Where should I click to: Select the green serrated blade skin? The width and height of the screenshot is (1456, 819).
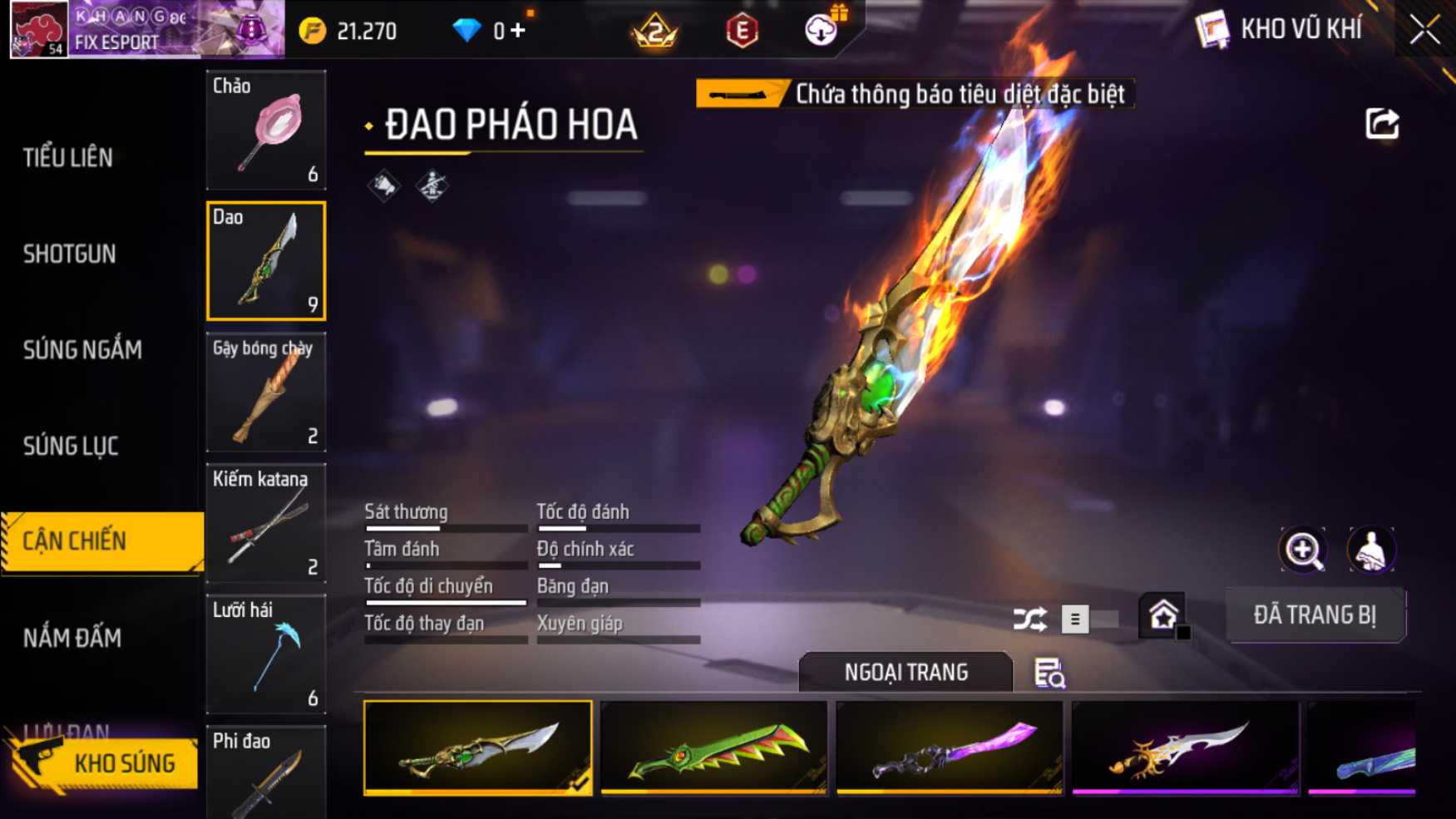tap(713, 748)
